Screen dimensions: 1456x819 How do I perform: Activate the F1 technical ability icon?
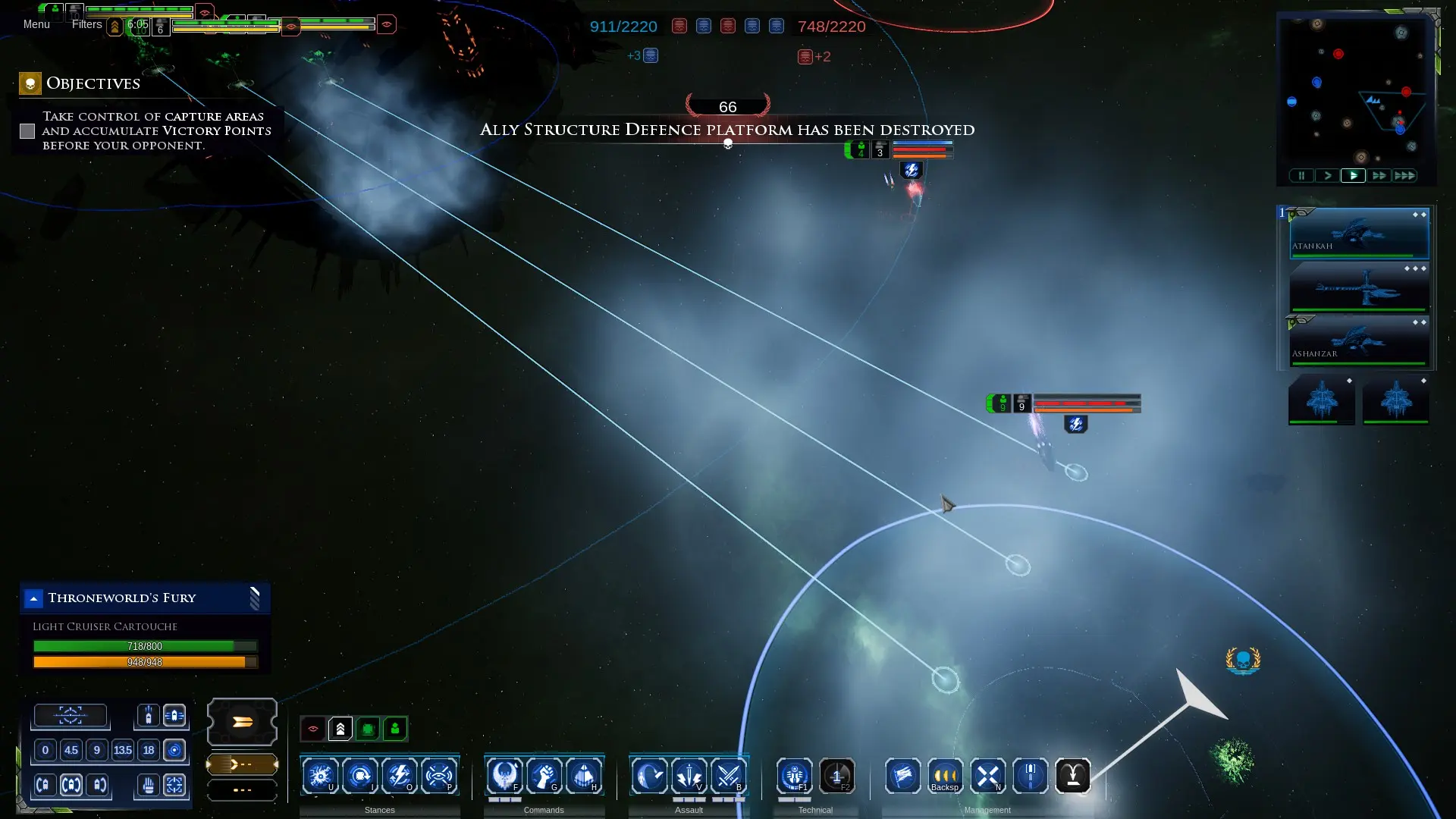tap(794, 776)
